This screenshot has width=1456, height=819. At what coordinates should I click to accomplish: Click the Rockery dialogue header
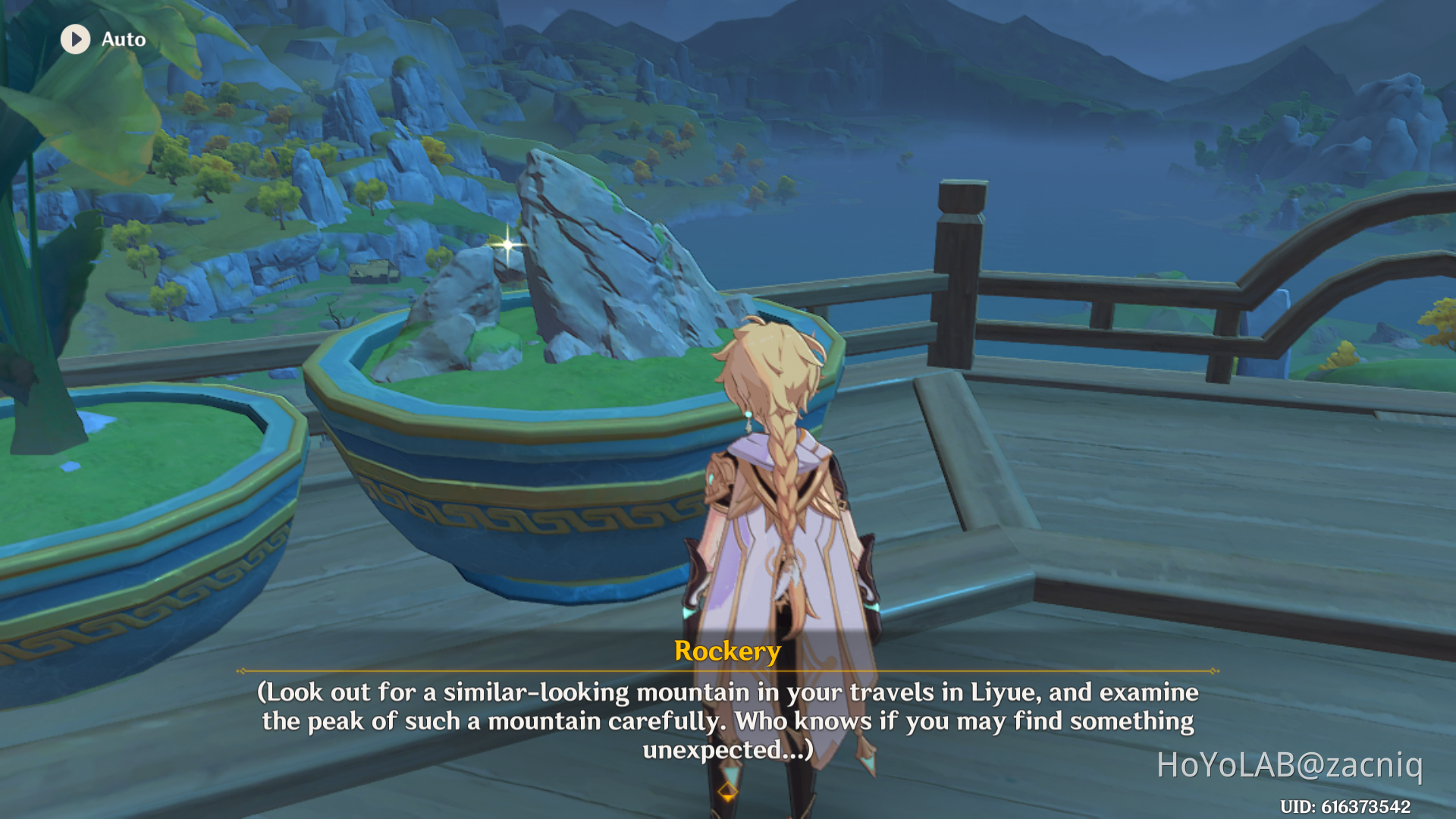tap(726, 651)
